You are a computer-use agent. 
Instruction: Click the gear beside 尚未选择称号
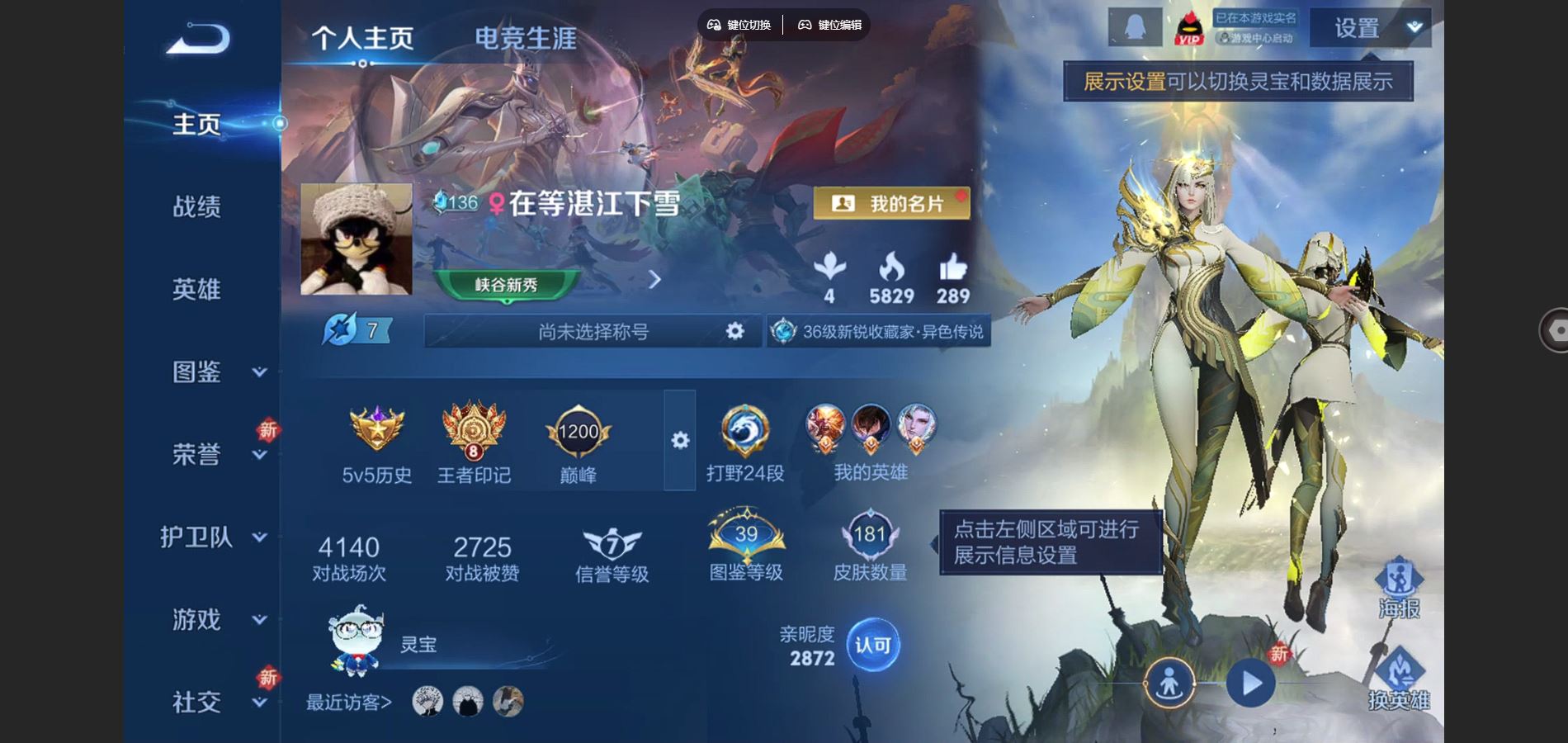733,332
